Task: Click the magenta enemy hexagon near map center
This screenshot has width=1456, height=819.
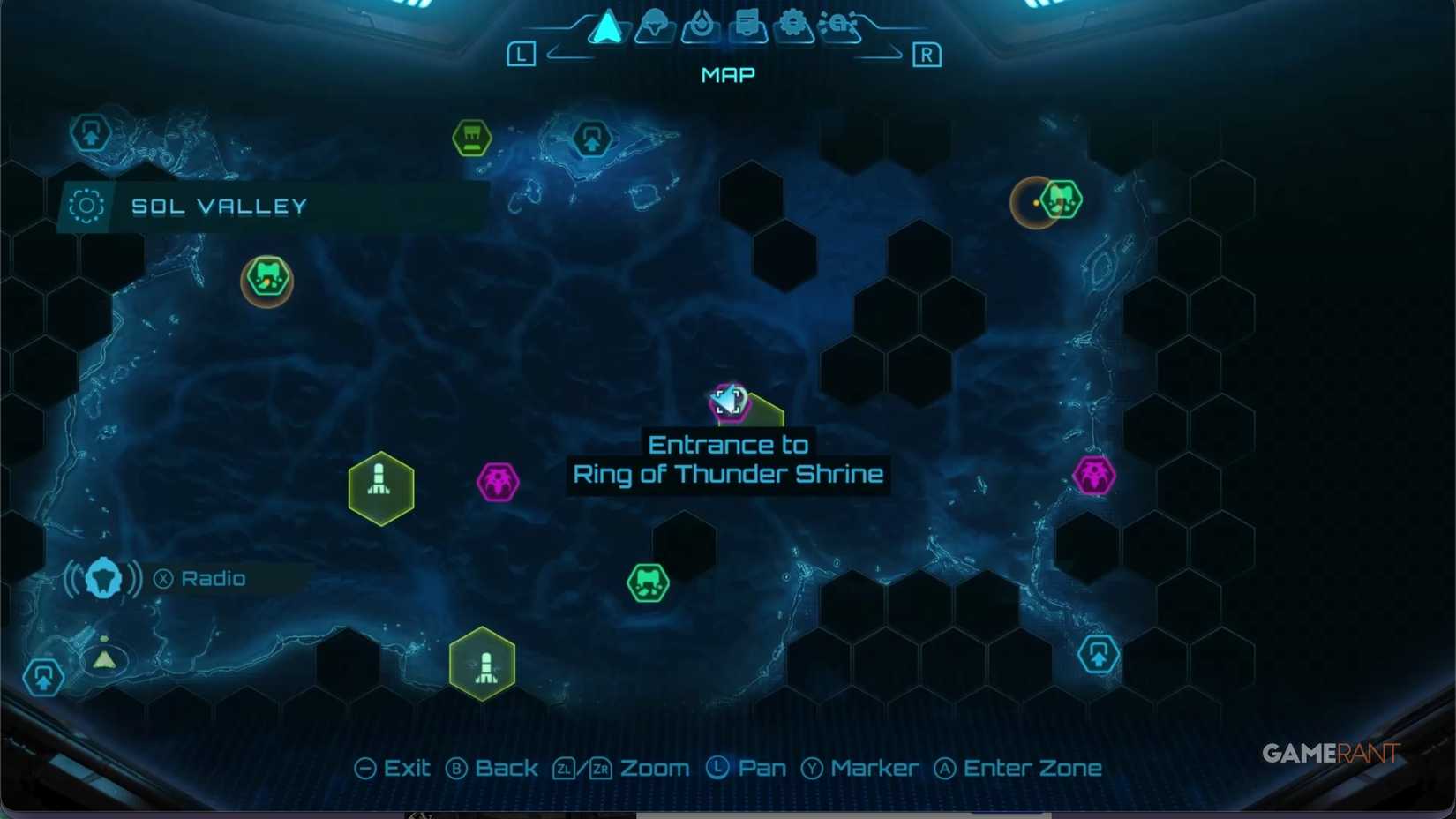Action: pyautogui.click(x=498, y=481)
